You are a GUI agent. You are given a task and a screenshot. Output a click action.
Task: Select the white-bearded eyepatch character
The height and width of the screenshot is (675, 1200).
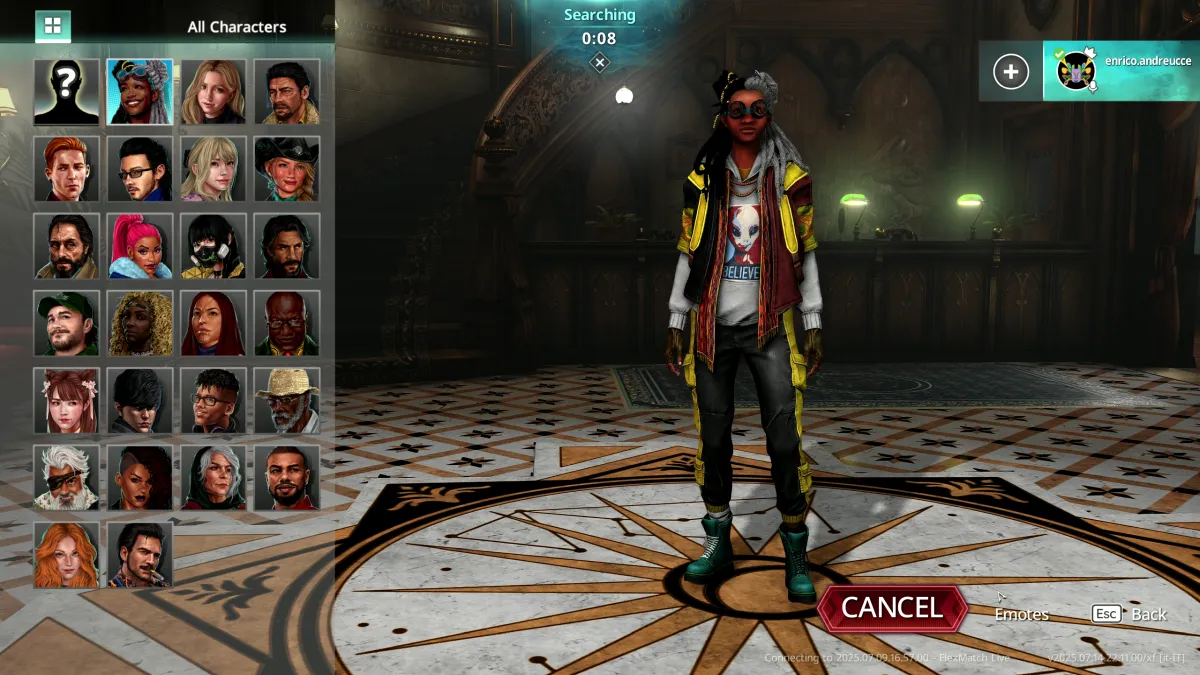[x=66, y=477]
